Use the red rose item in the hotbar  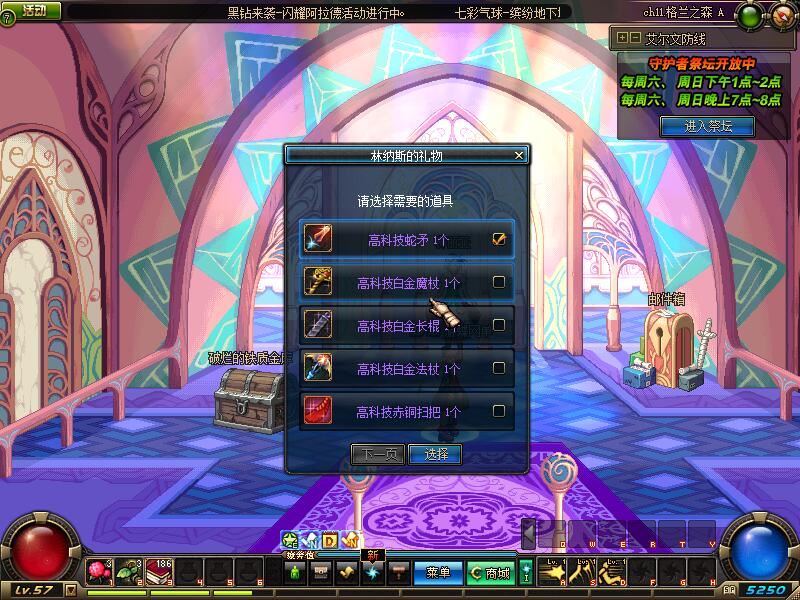[x=98, y=571]
